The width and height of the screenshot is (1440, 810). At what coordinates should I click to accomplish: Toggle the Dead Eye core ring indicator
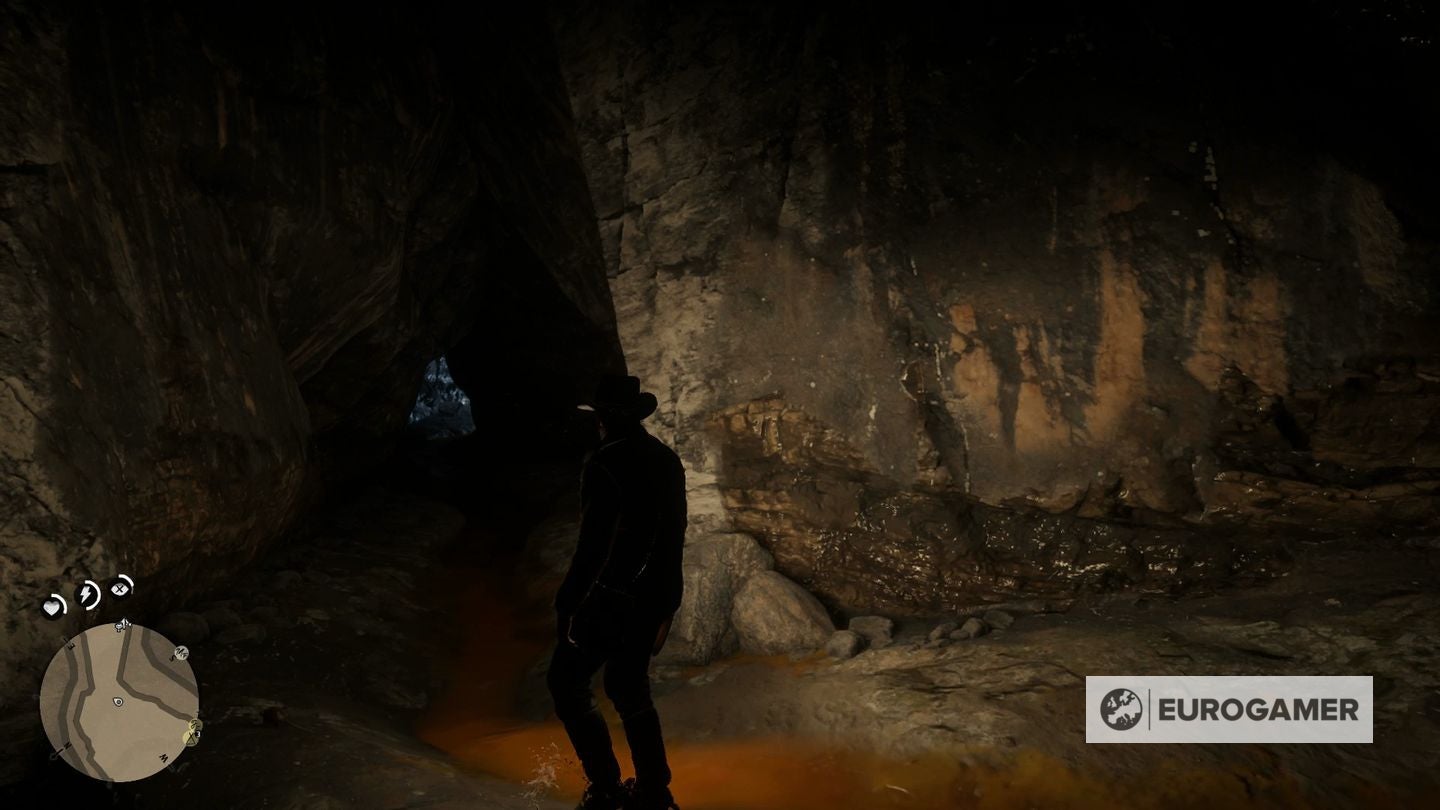tap(130, 583)
